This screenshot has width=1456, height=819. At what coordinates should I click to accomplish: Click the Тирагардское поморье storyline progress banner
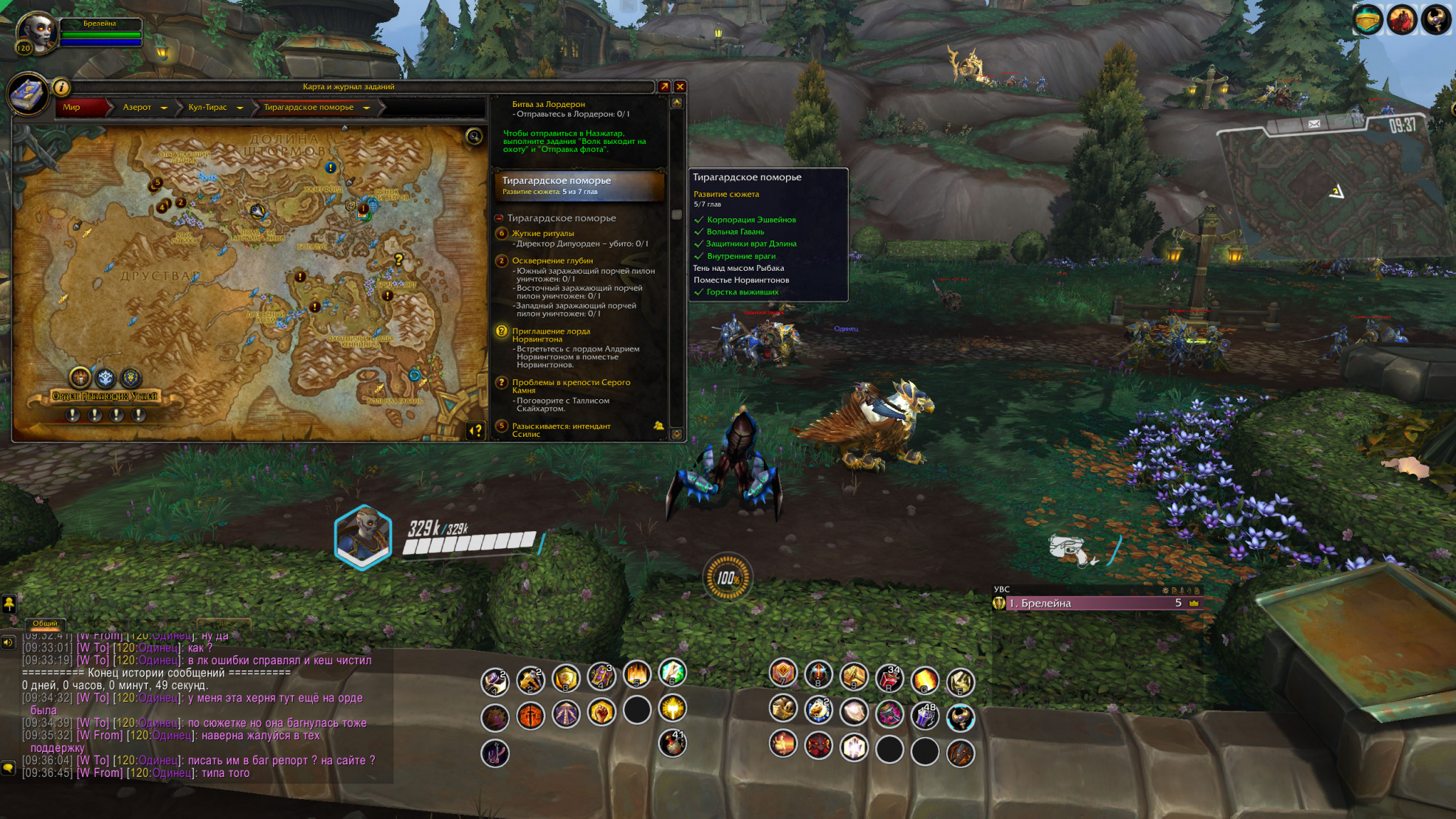[579, 185]
